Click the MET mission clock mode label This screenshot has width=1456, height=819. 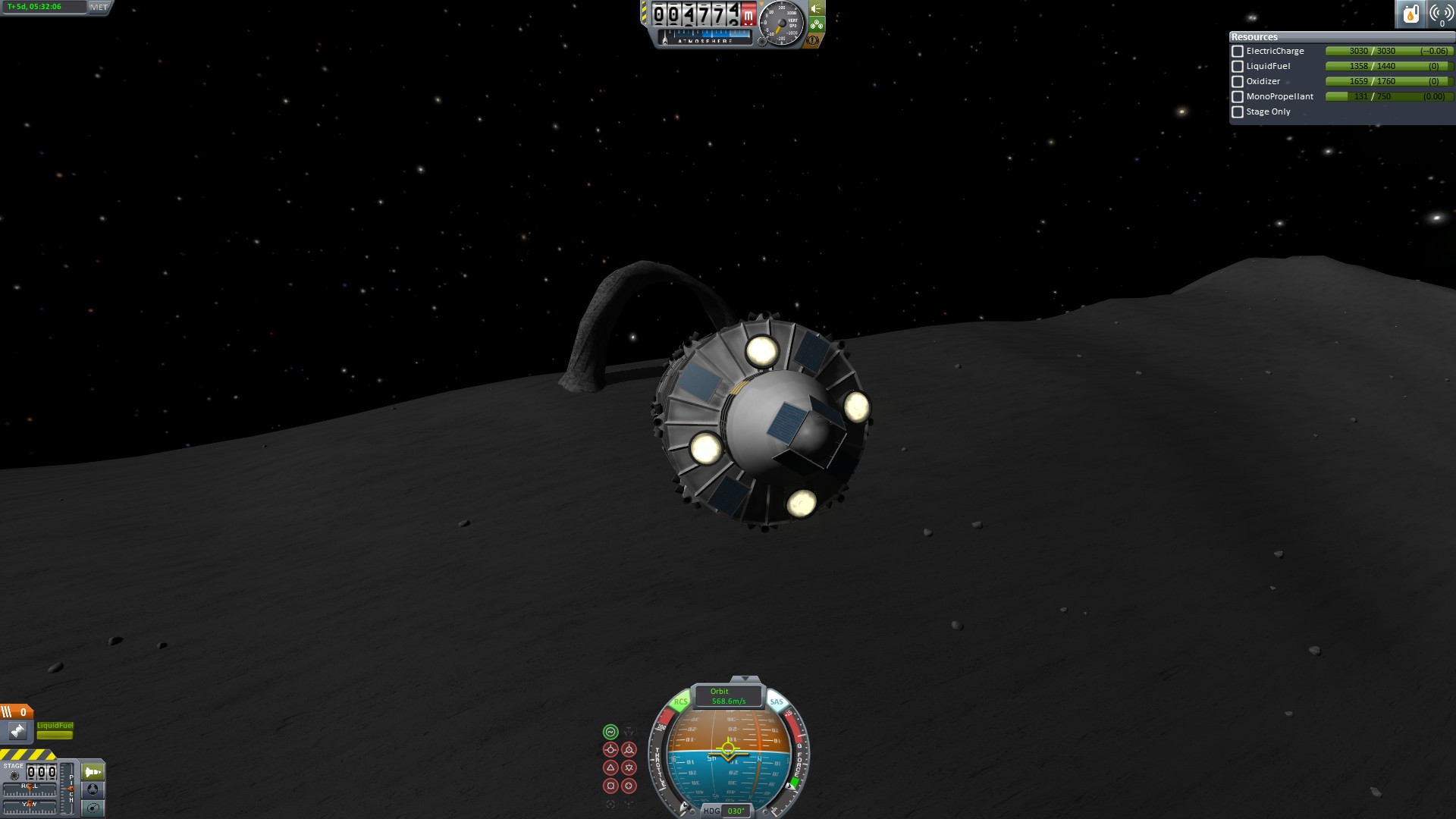(99, 7)
